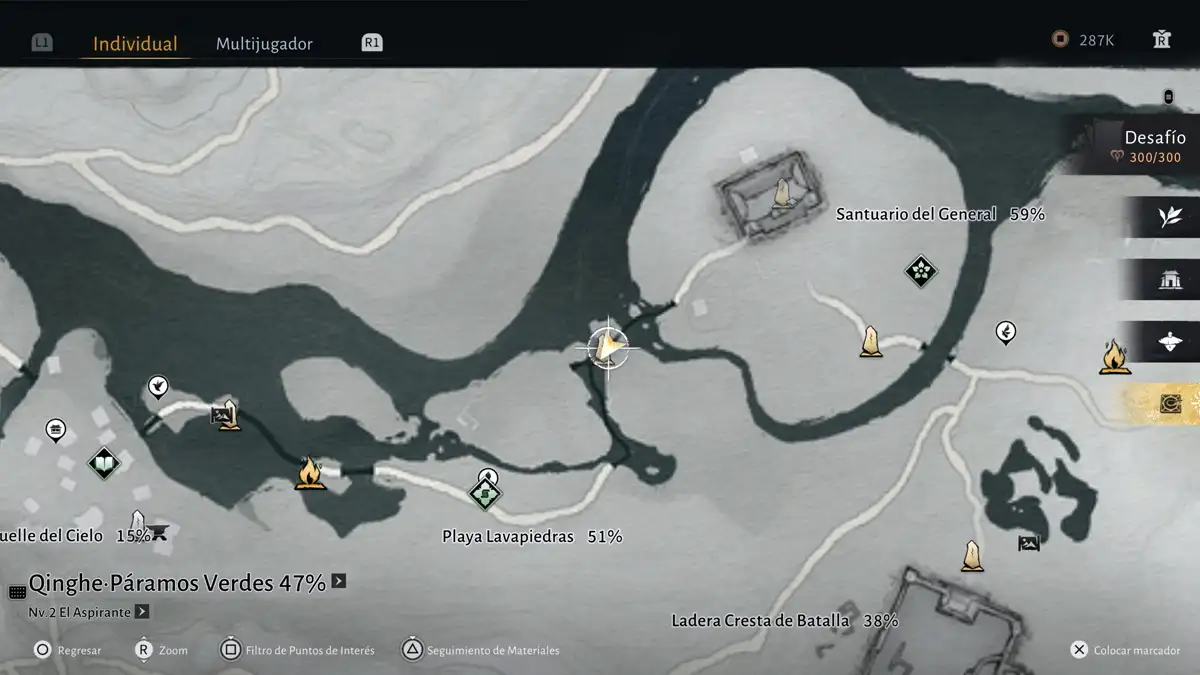Expand the Nv.2 El Aspirante arrow
The height and width of the screenshot is (675, 1200).
(142, 611)
